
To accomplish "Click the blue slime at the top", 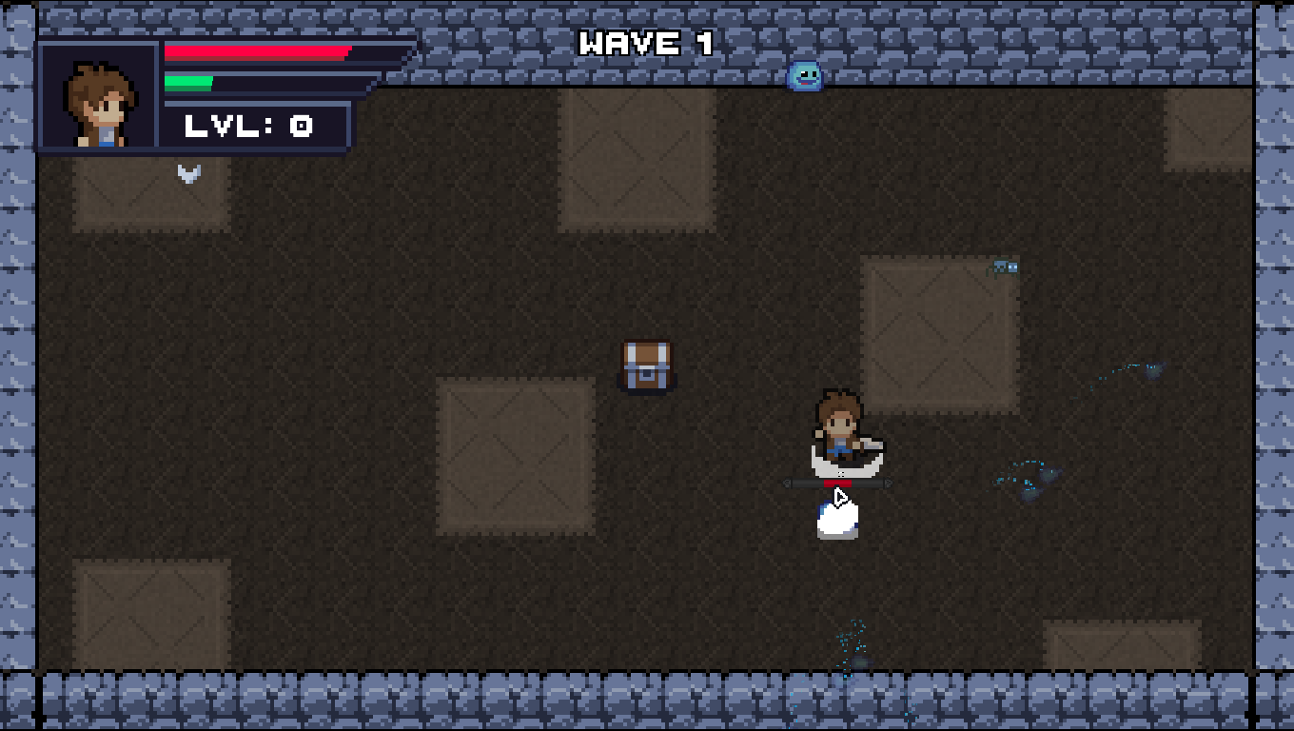I will pyautogui.click(x=803, y=75).
